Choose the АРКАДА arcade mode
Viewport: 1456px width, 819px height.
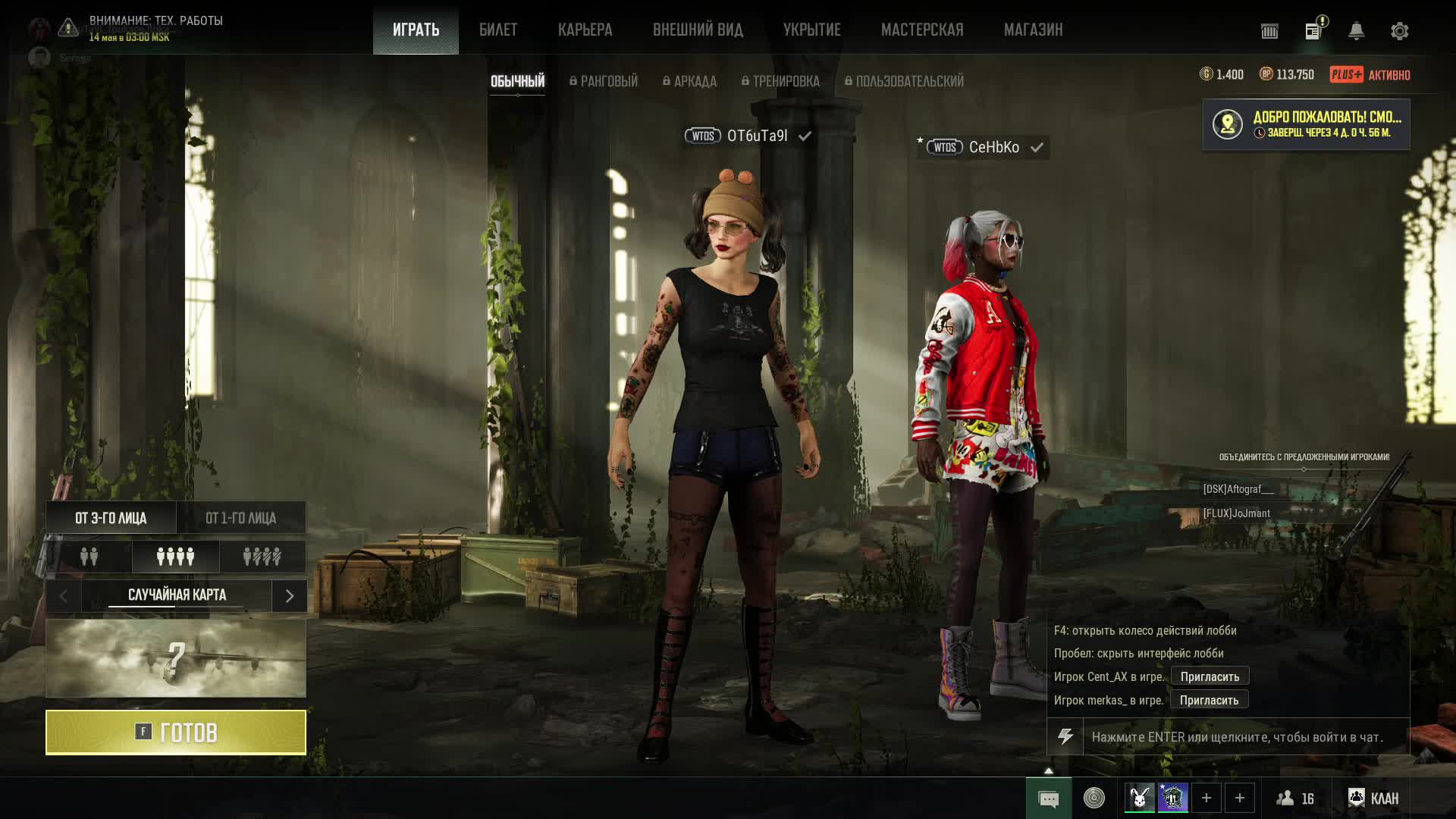tap(689, 81)
